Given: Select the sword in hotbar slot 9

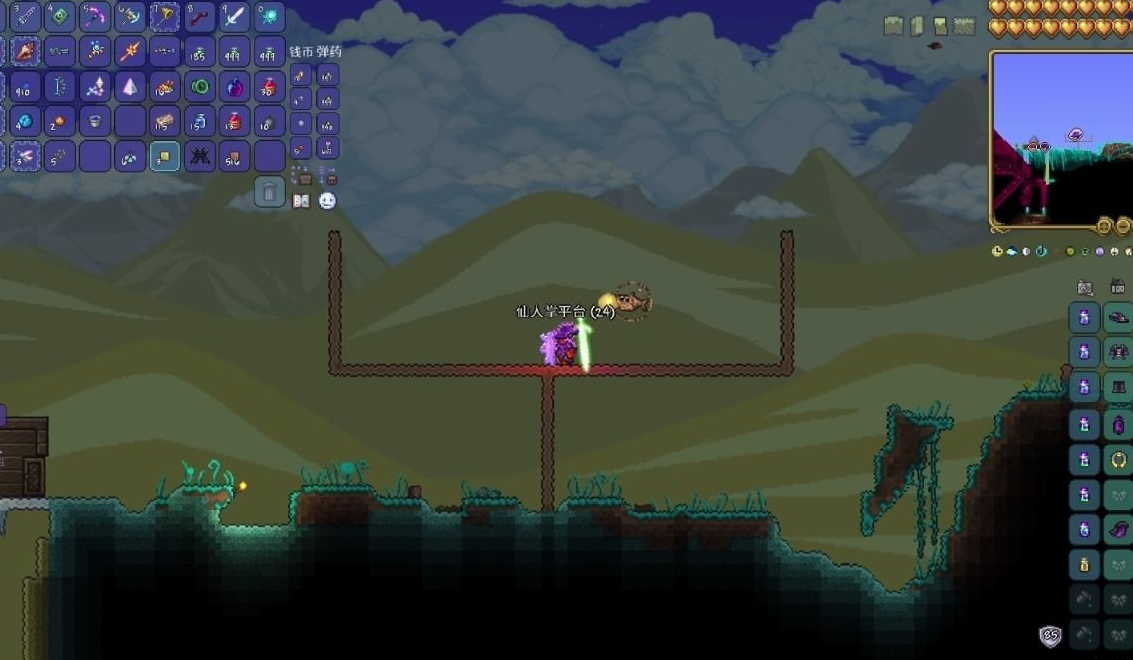Looking at the screenshot, I should (x=234, y=17).
